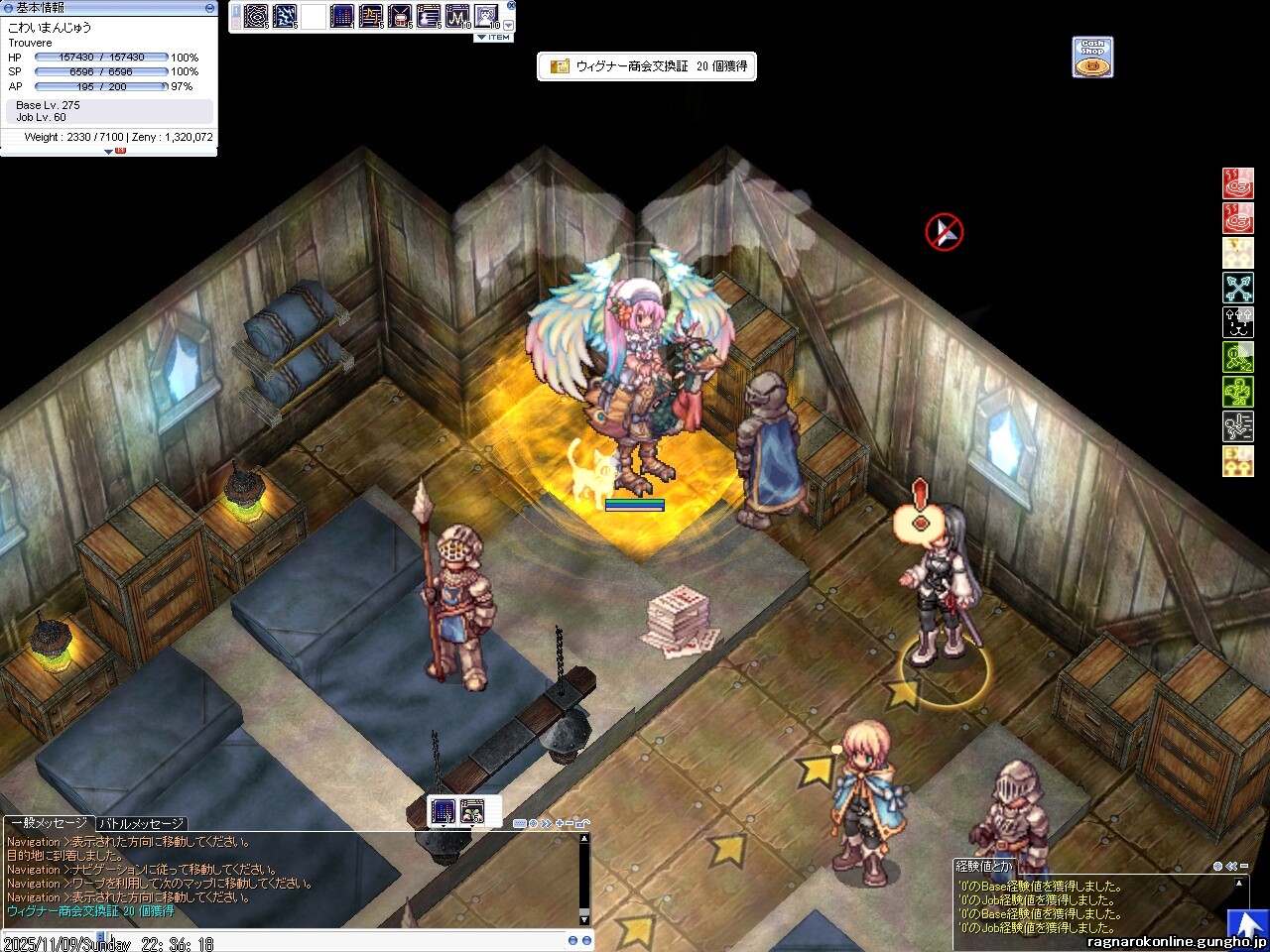1270x952 pixels.
Task: Use the music notes skill slot
Action: (x=371, y=17)
